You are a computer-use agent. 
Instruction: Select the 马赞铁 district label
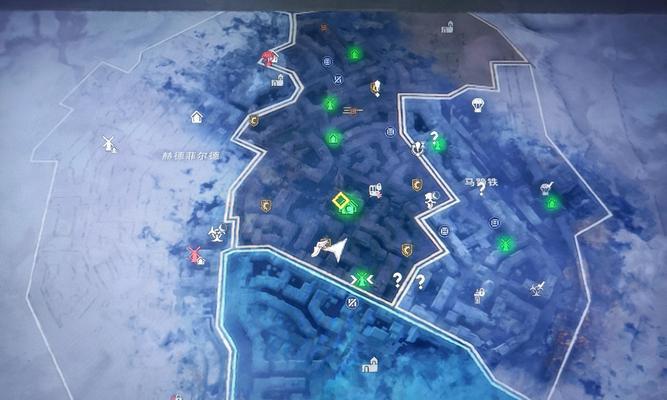click(x=479, y=182)
